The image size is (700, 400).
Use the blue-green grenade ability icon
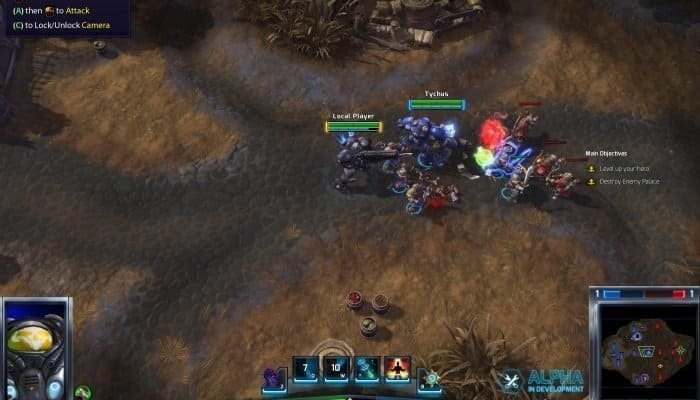(367, 369)
